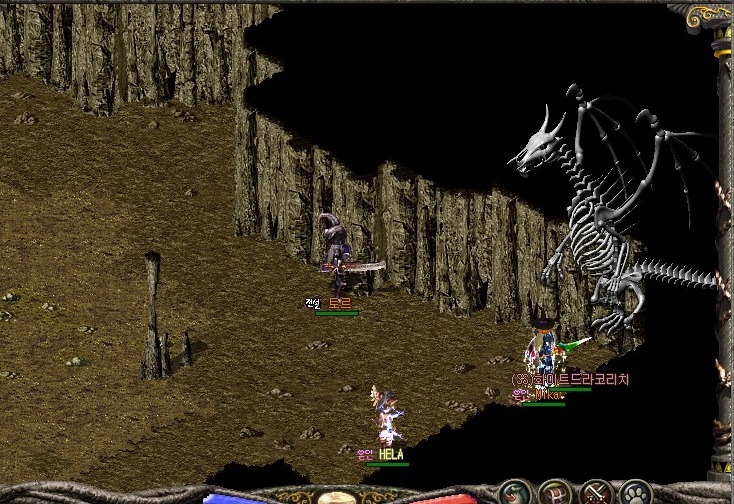Open the dragon head icon menu
The width and height of the screenshot is (734, 504).
[515, 494]
